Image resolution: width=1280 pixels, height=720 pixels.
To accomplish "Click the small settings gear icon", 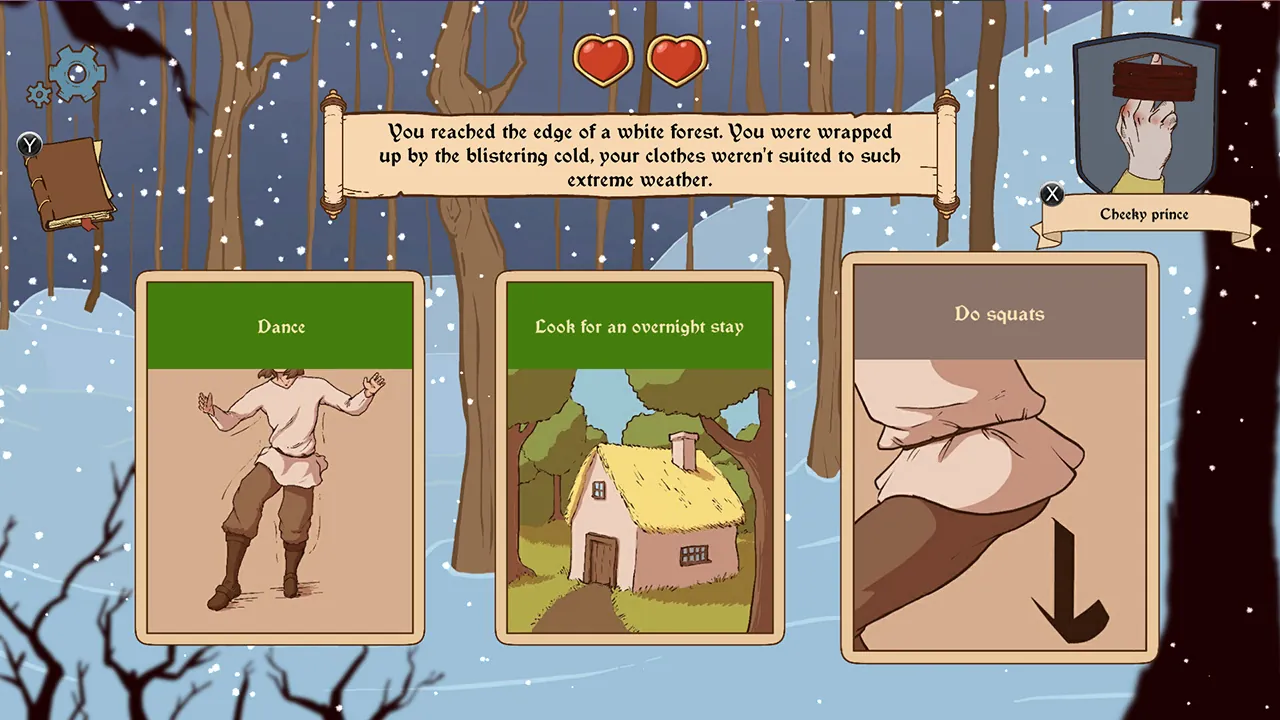I will click(x=38, y=93).
